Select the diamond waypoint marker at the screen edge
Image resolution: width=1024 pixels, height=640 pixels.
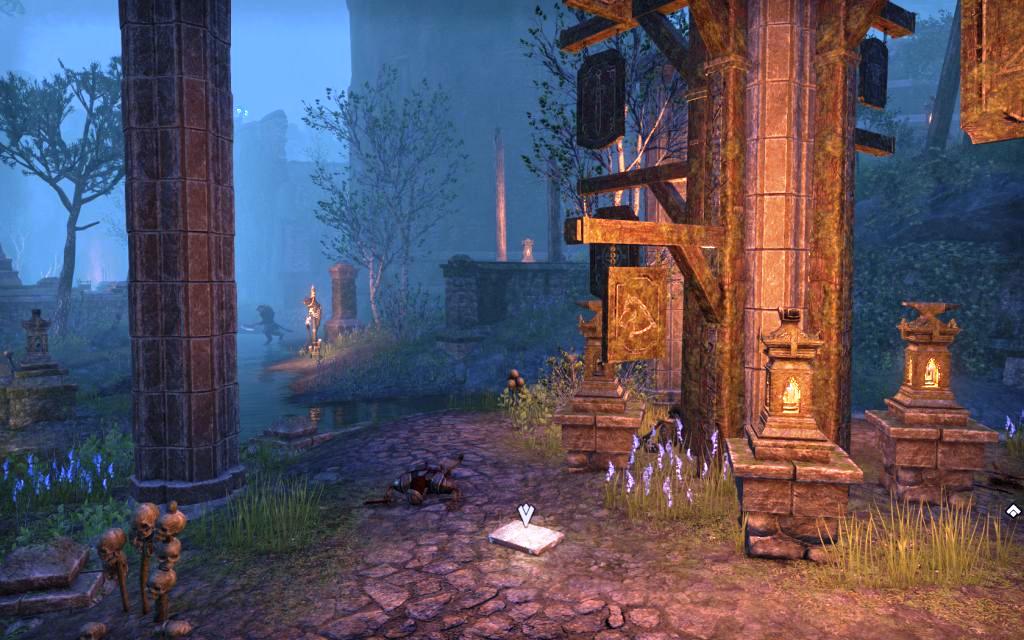click(1013, 511)
